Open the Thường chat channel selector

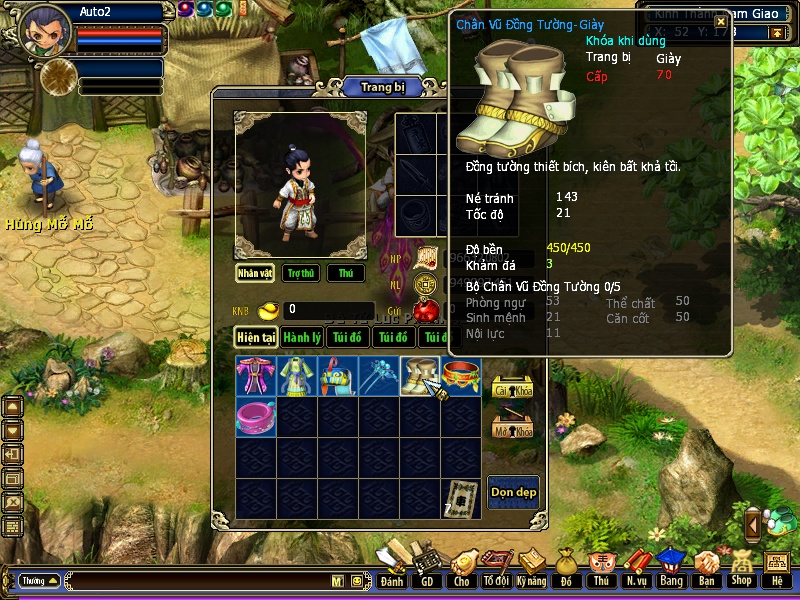click(x=39, y=580)
